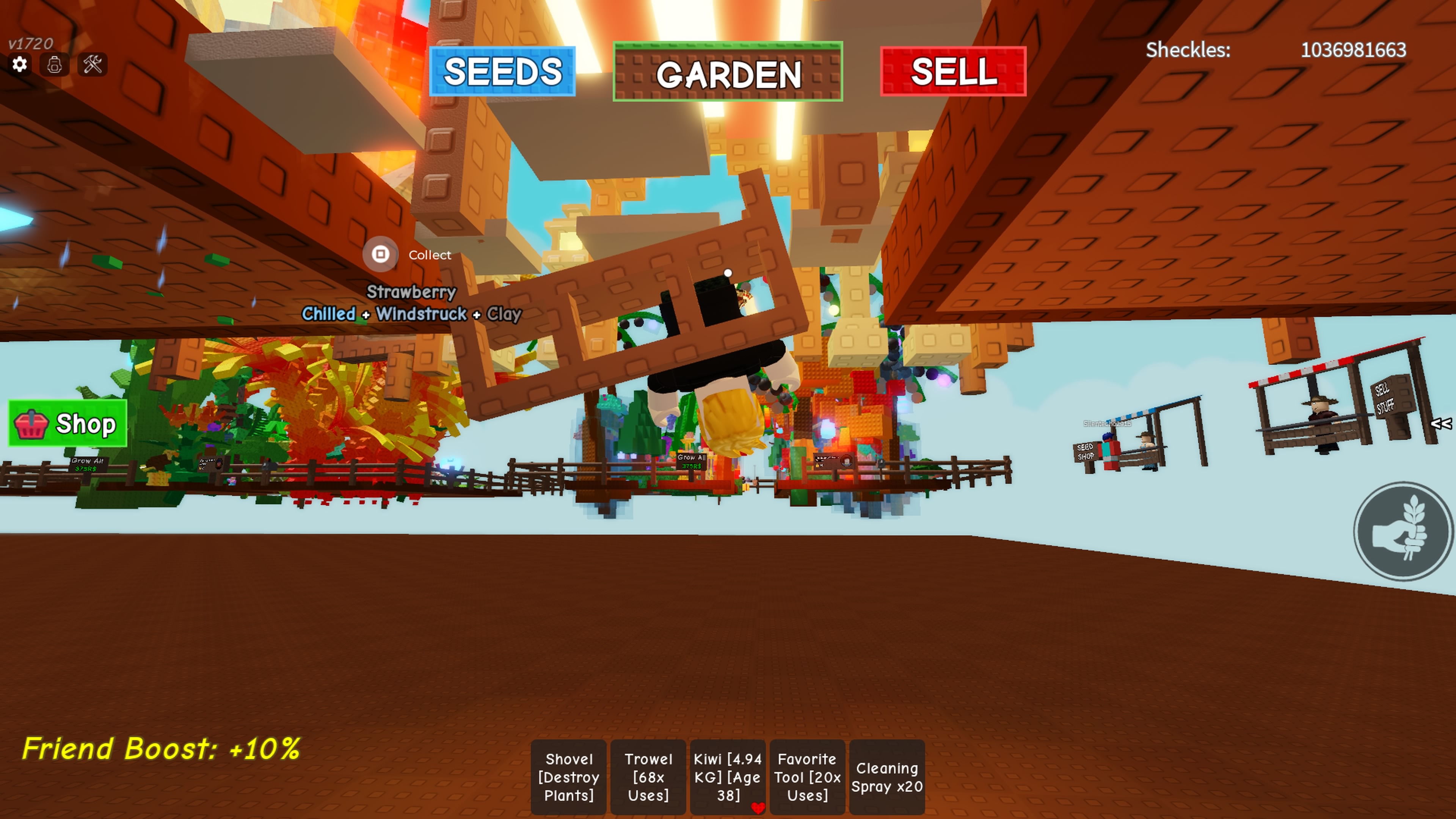Select the Shovel hotbar slot
This screenshot has height=819, width=1456.
pos(569,777)
